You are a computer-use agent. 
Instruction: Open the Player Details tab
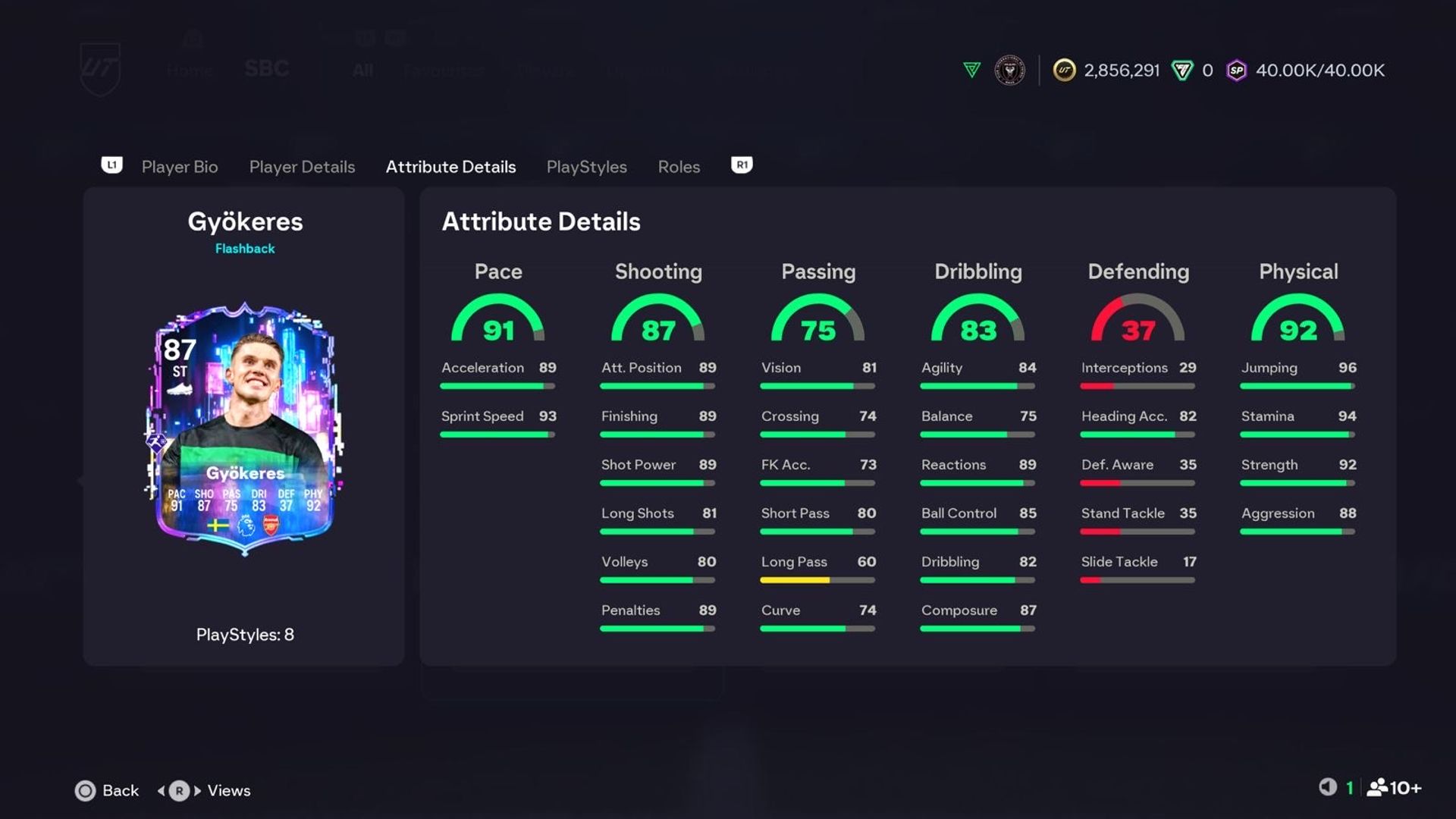pos(302,167)
